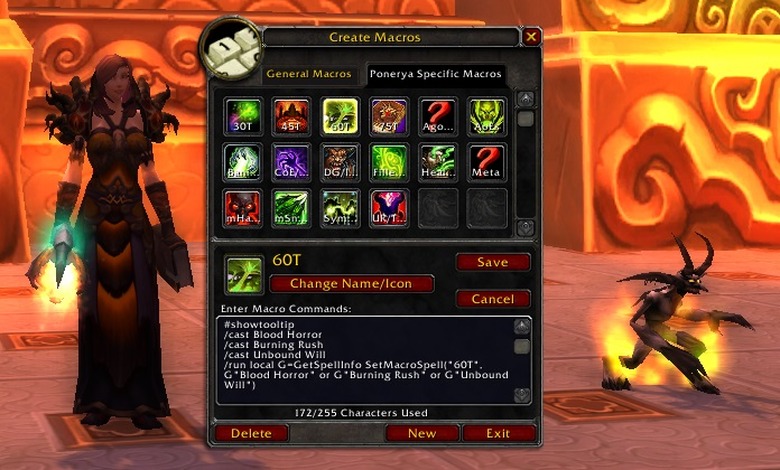Viewport: 780px width, 470px height.
Task: Select the UR/T... macro icon
Action: point(388,208)
